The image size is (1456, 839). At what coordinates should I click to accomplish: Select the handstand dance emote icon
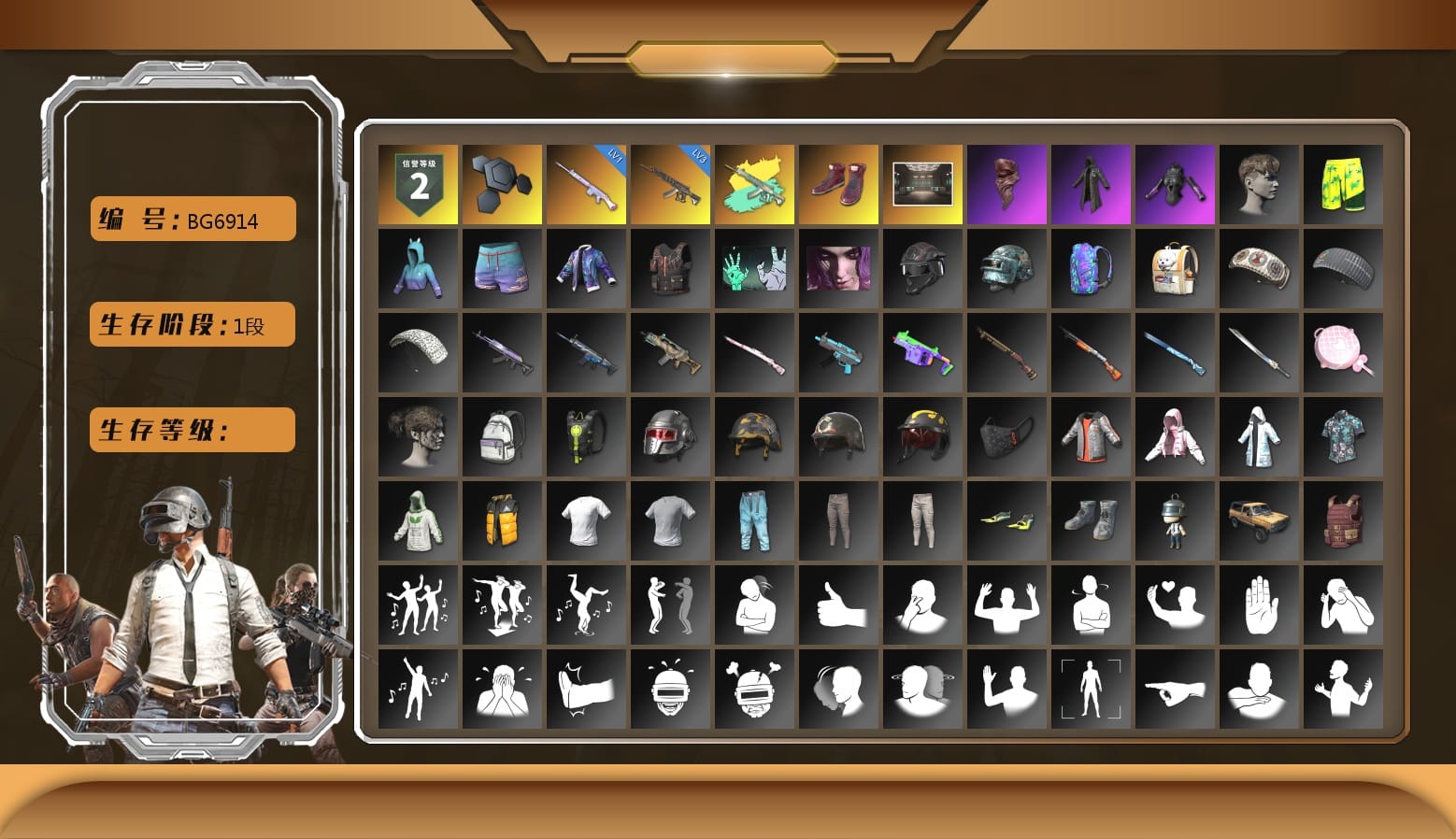587,605
